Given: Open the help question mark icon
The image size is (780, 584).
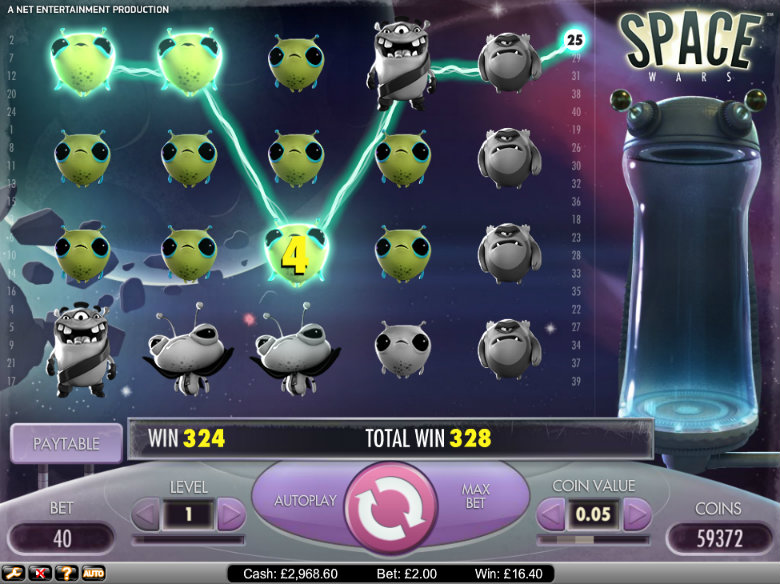Looking at the screenshot, I should tap(66, 573).
